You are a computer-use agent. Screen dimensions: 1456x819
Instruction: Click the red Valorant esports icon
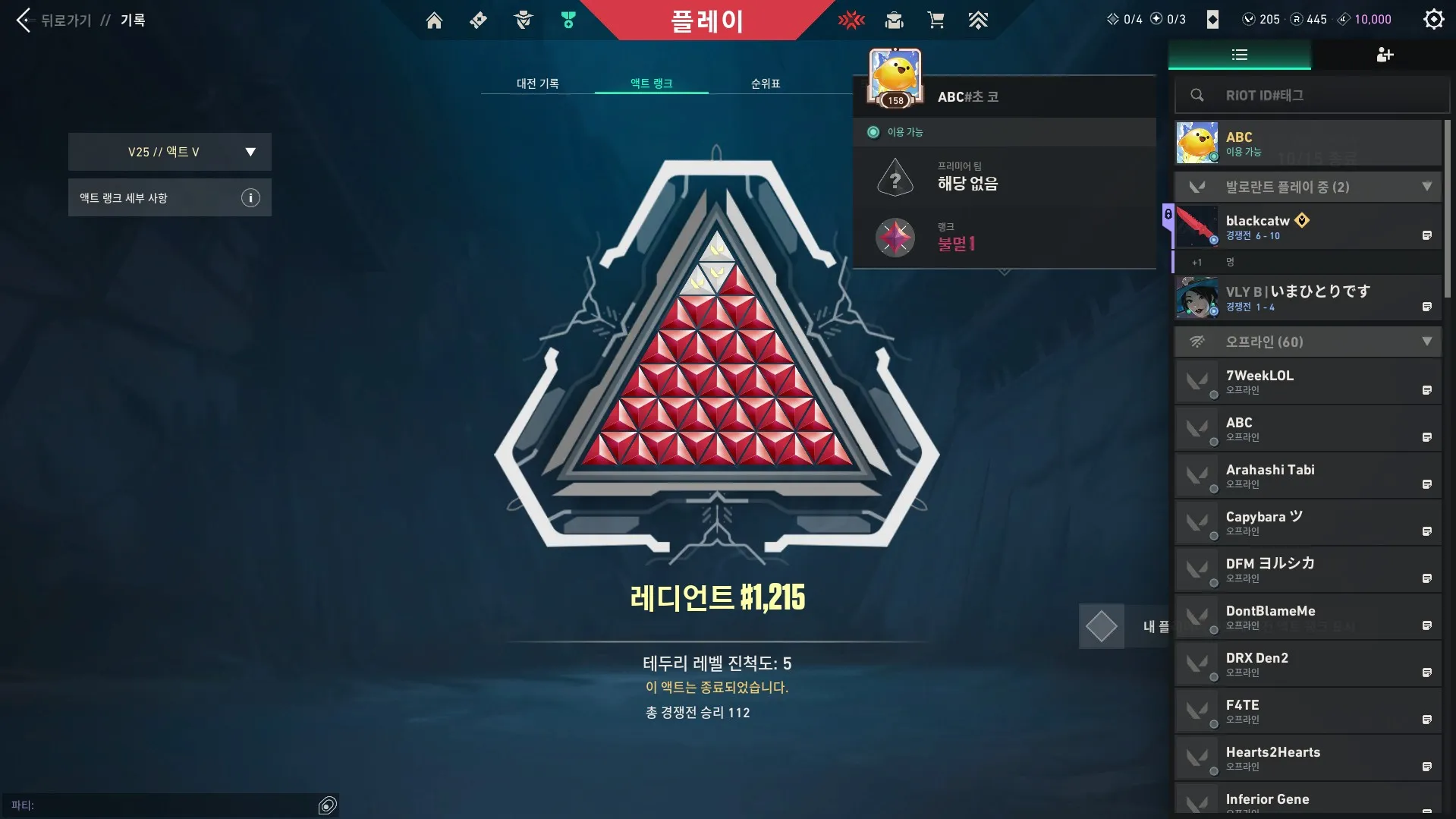[851, 20]
